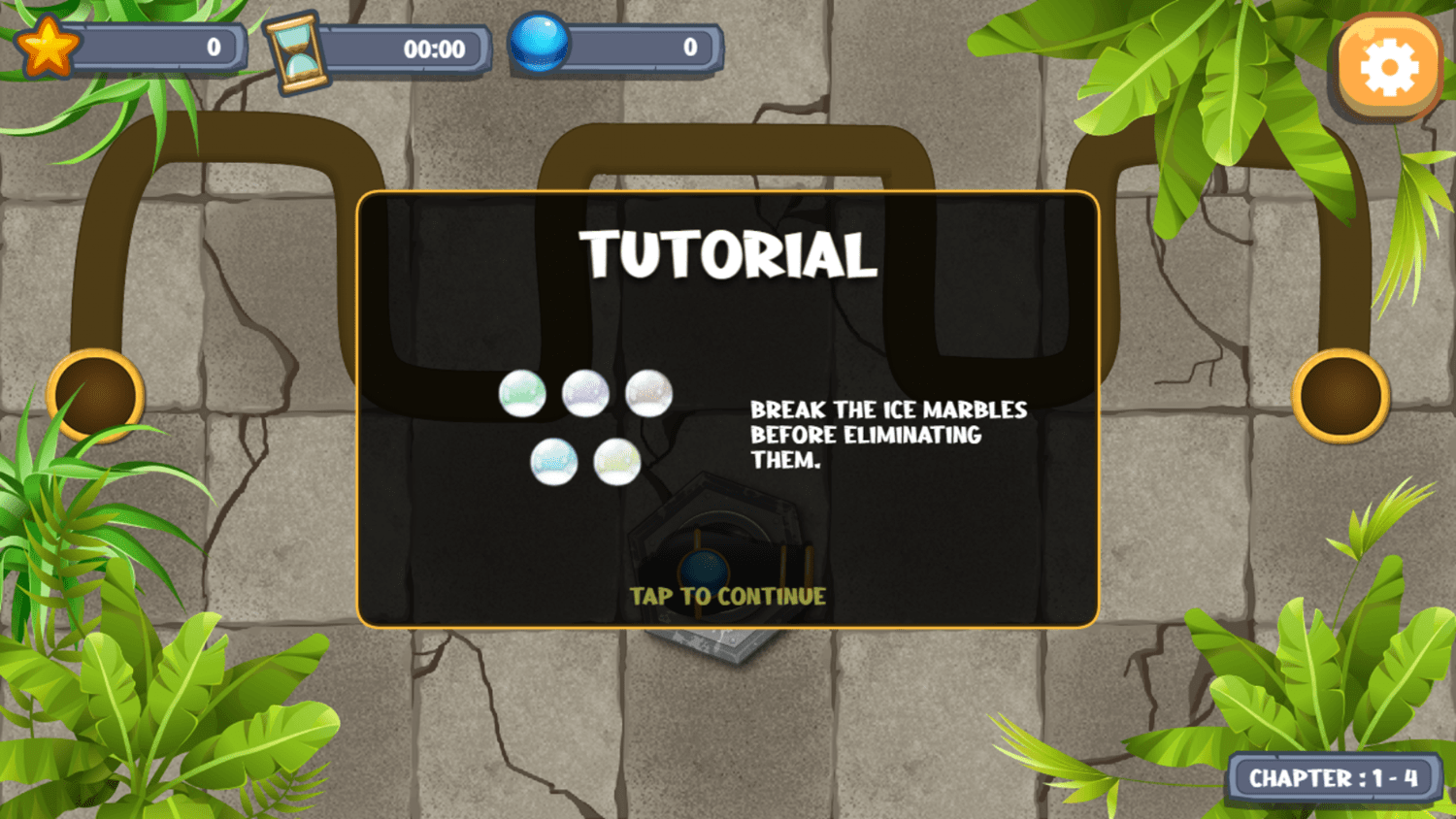Click the purple ice marble in top row
The height and width of the screenshot is (819, 1456).
click(584, 392)
